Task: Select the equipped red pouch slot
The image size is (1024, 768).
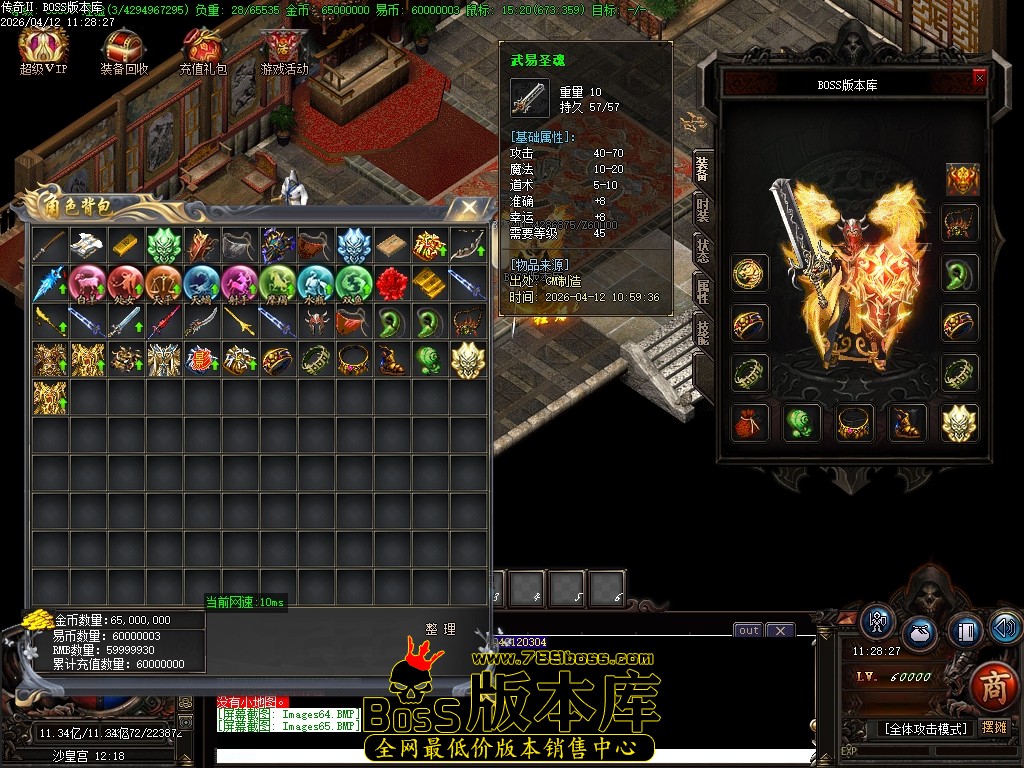Action: click(748, 422)
